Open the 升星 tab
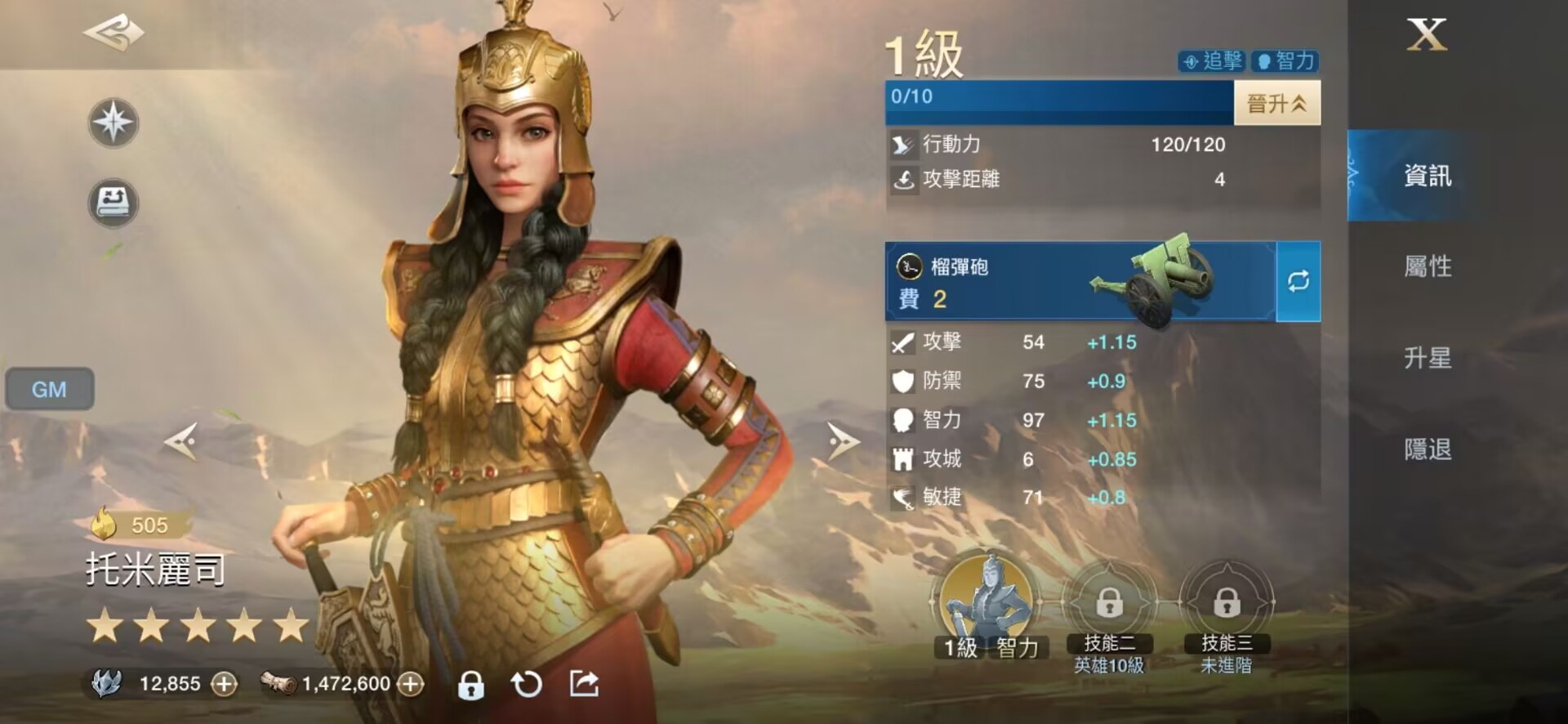The width and height of the screenshot is (1568, 724). click(1426, 359)
